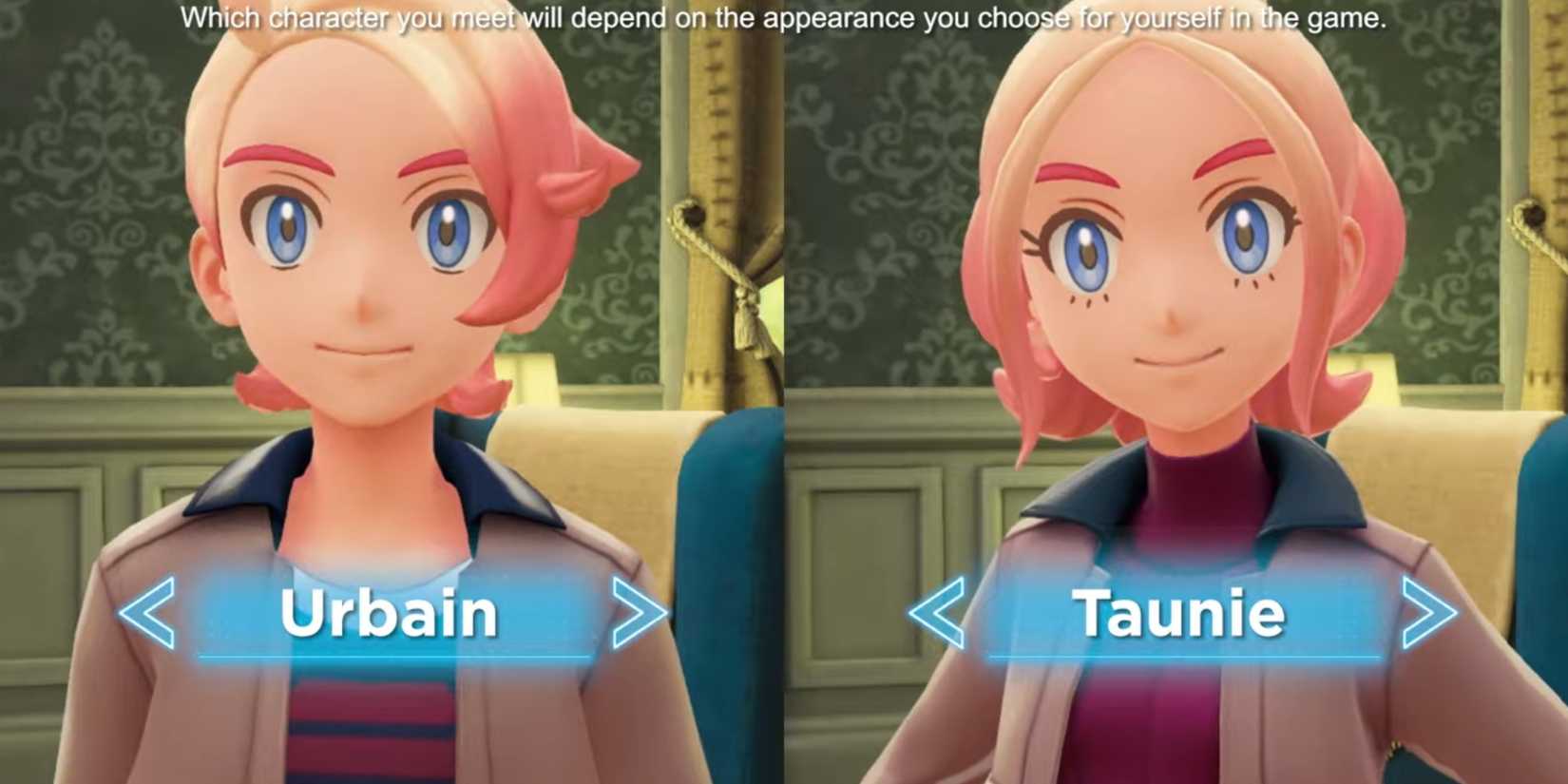Image resolution: width=1568 pixels, height=784 pixels.
Task: Switch the Taunie appearance selection backward
Action: 936,613
